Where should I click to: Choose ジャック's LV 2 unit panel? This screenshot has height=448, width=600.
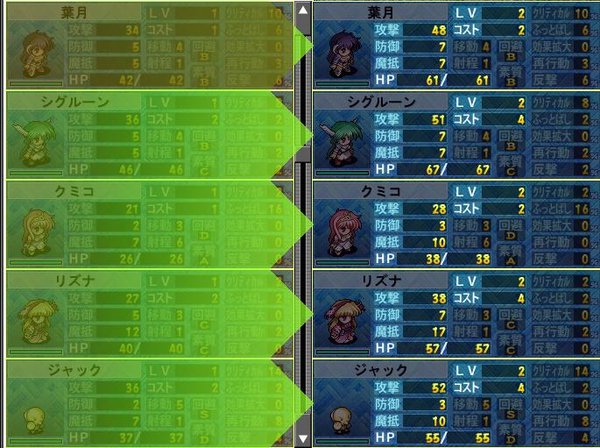point(455,402)
